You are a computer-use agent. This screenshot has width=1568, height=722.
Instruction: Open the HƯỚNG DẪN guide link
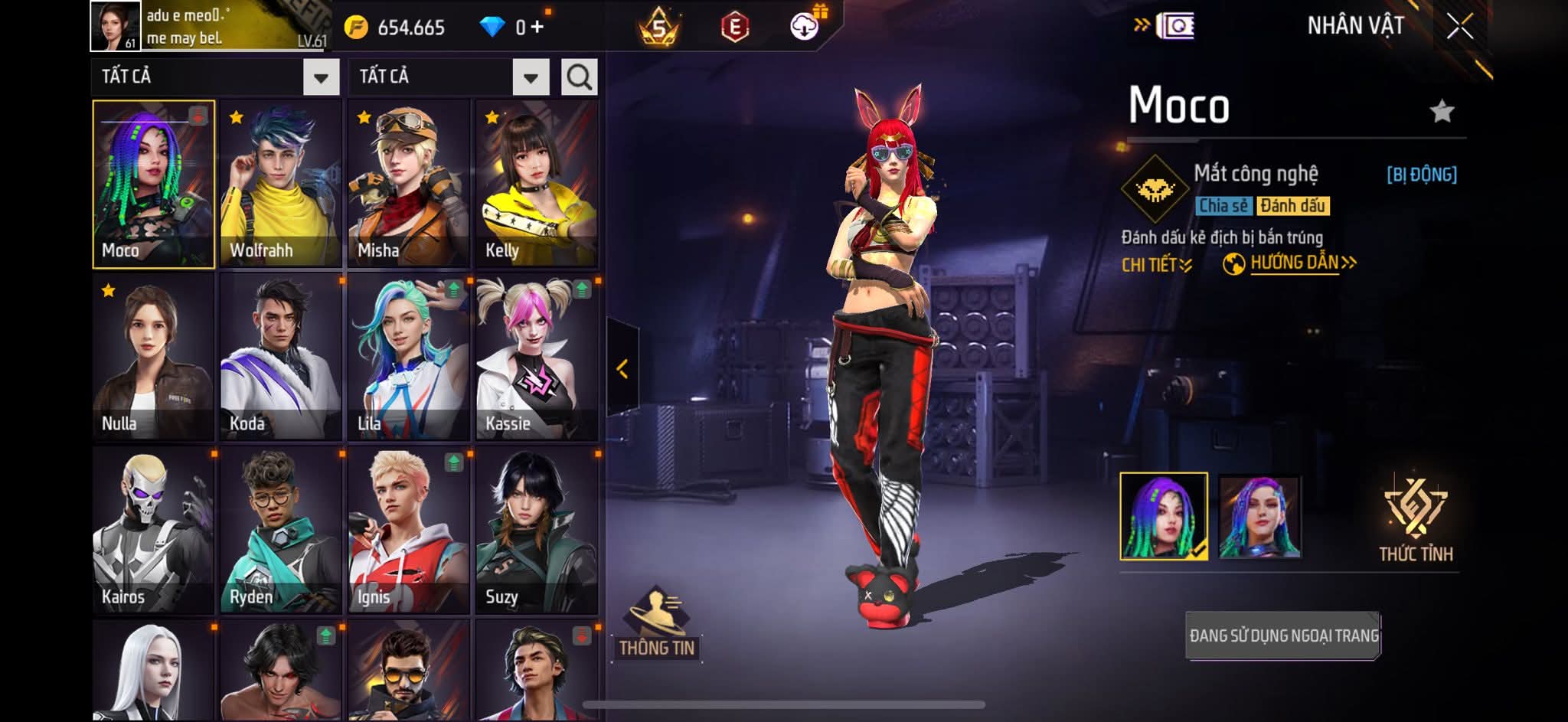tap(1294, 263)
